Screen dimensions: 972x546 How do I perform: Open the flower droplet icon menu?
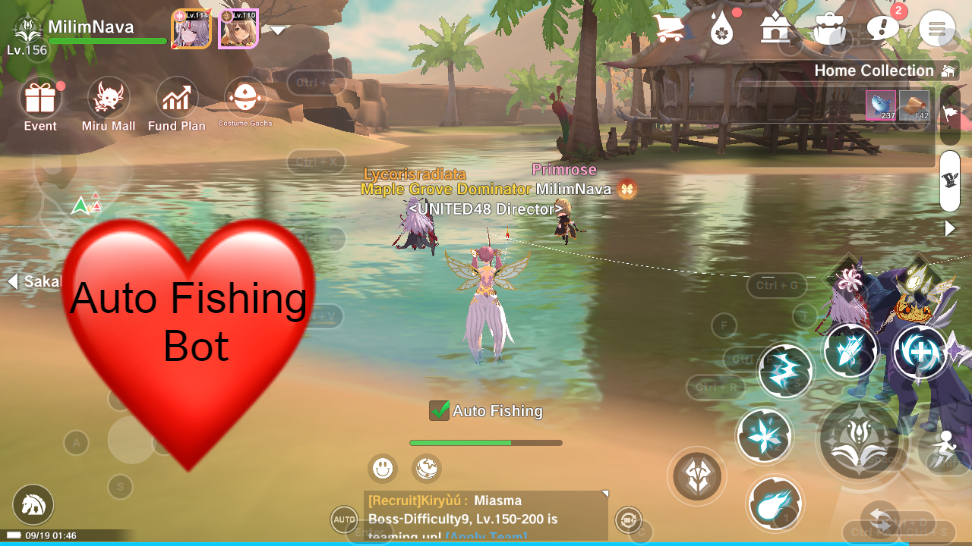722,28
